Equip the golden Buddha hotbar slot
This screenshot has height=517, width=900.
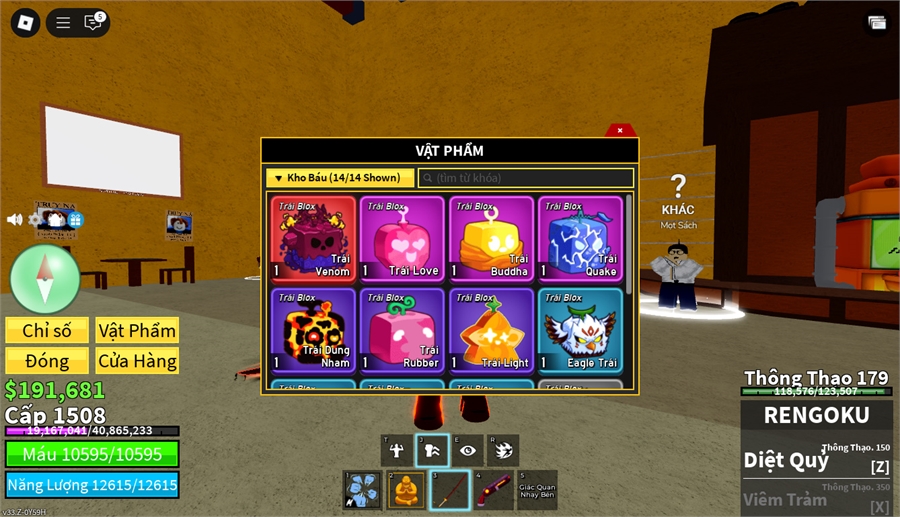tap(406, 490)
